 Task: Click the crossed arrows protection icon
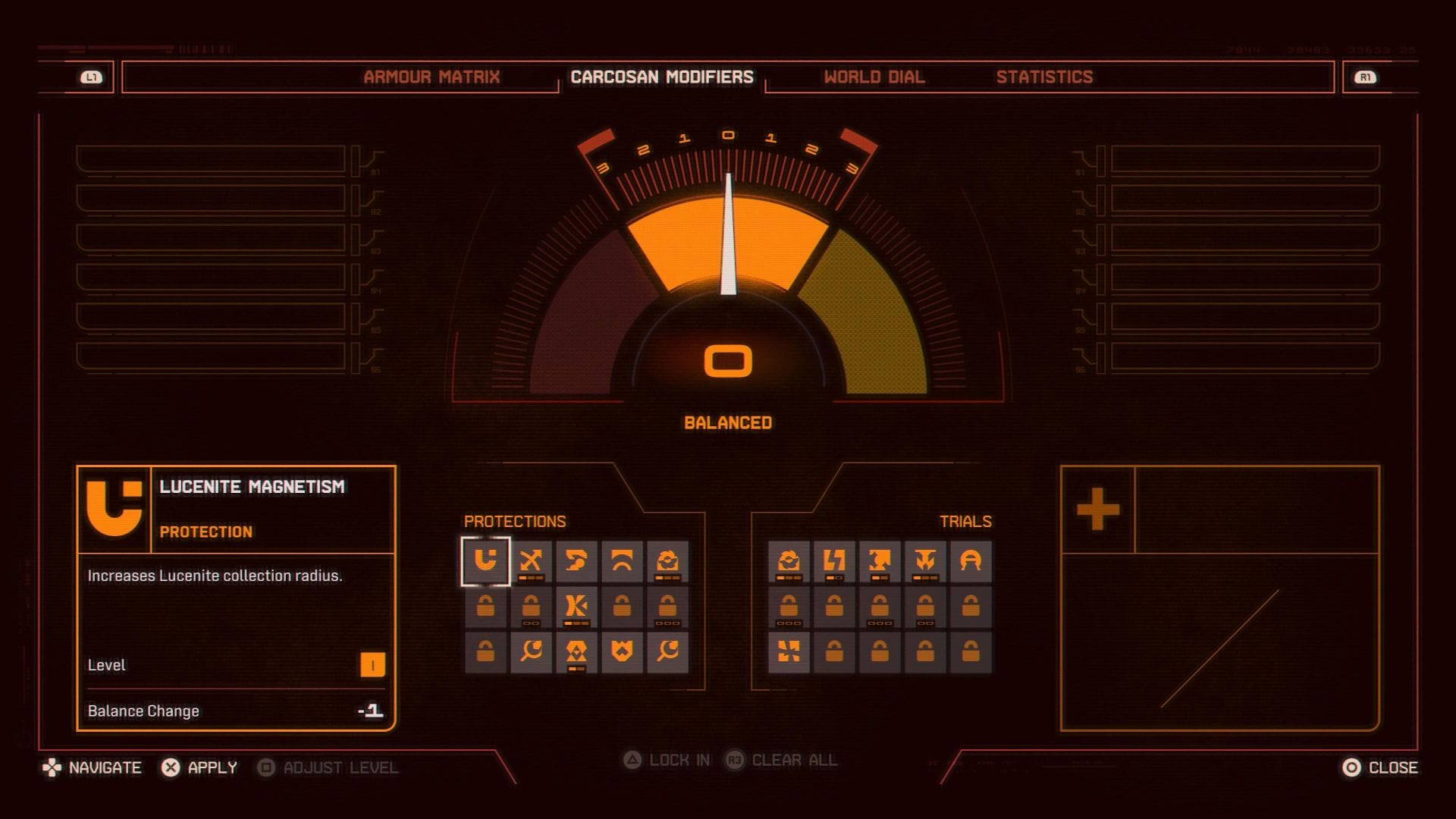[x=532, y=561]
